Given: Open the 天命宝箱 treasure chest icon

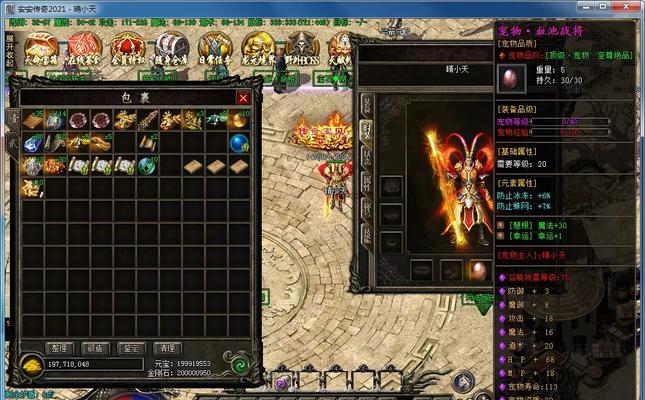Looking at the screenshot, I should [40, 48].
